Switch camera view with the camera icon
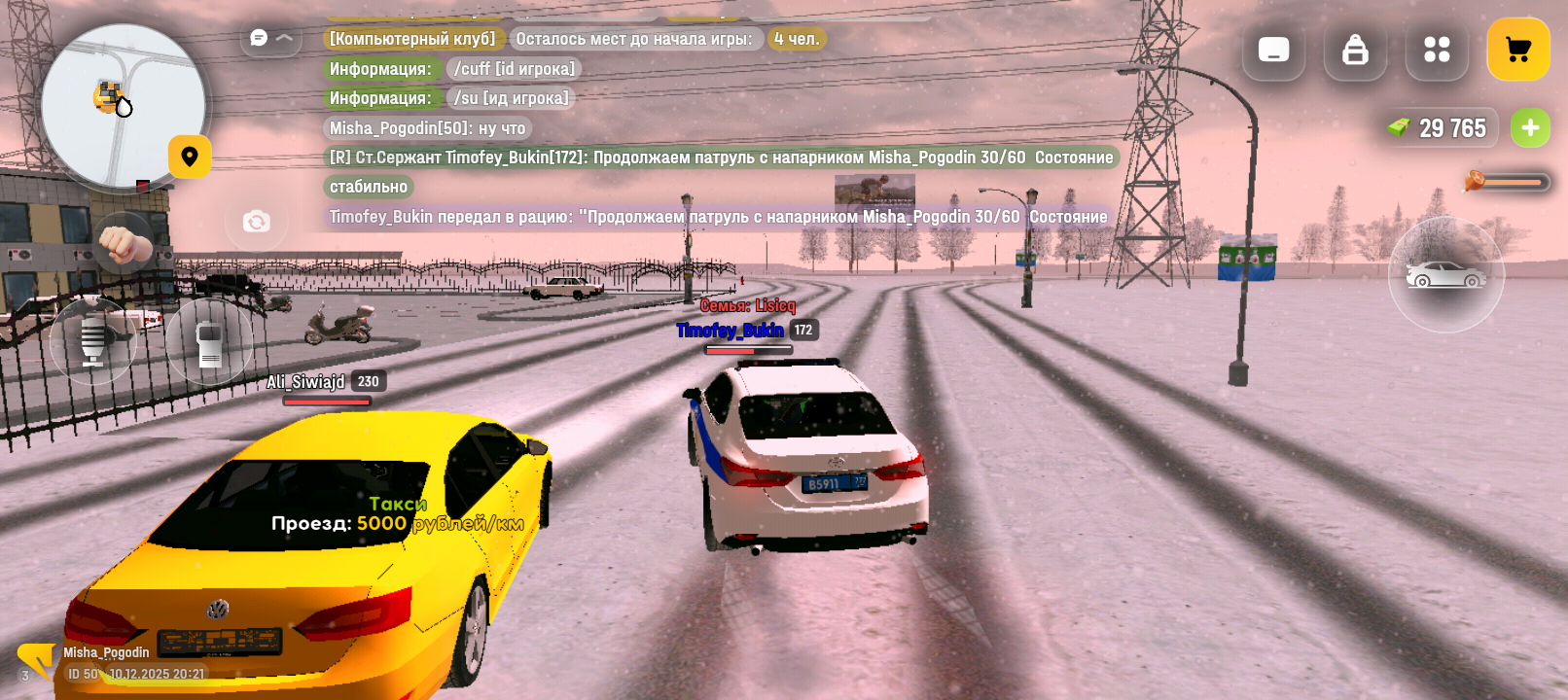 pyautogui.click(x=257, y=222)
